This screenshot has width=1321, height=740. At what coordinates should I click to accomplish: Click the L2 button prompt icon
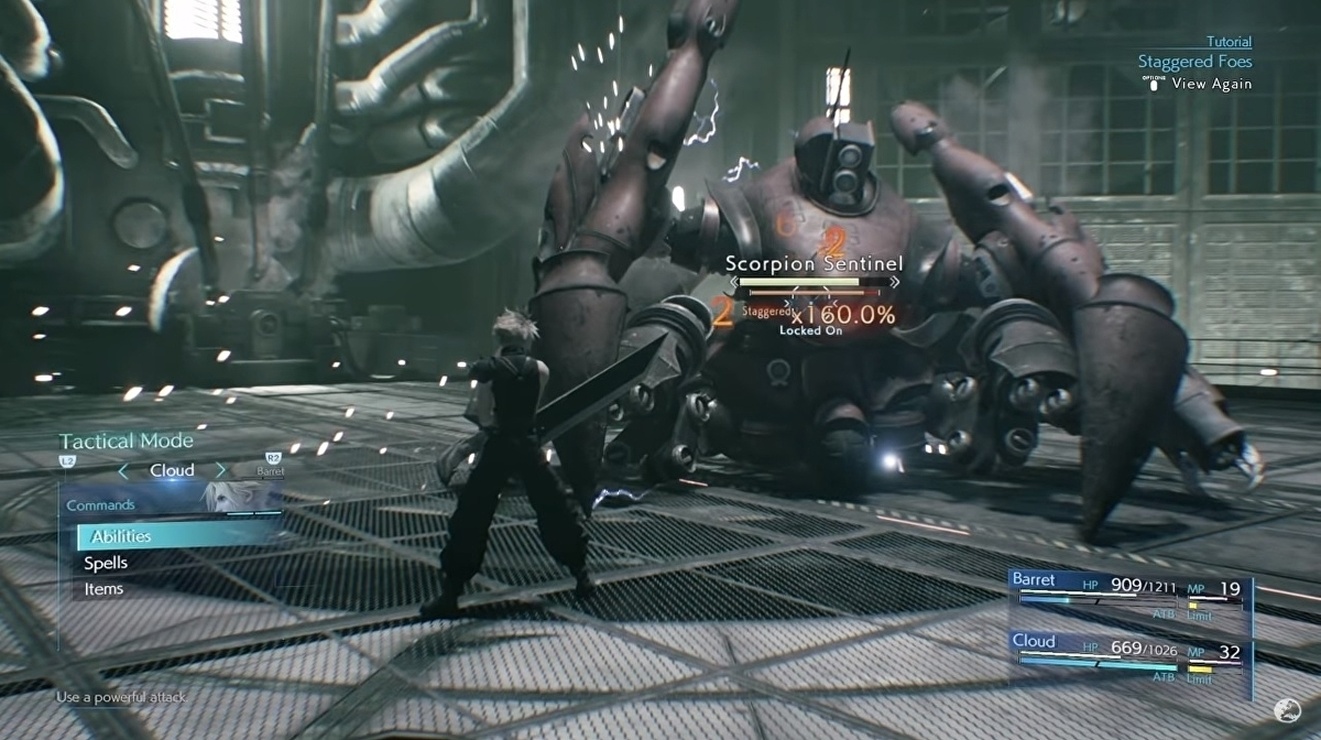click(67, 460)
